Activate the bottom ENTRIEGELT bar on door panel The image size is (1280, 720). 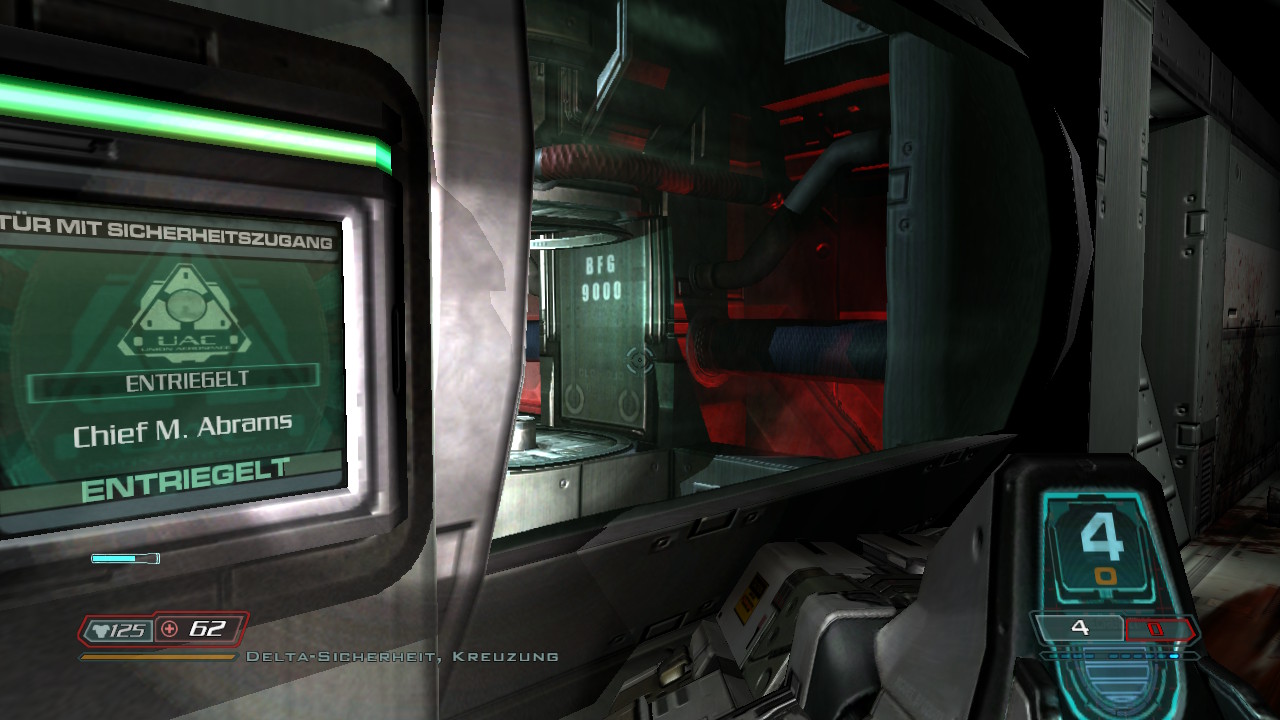point(185,480)
